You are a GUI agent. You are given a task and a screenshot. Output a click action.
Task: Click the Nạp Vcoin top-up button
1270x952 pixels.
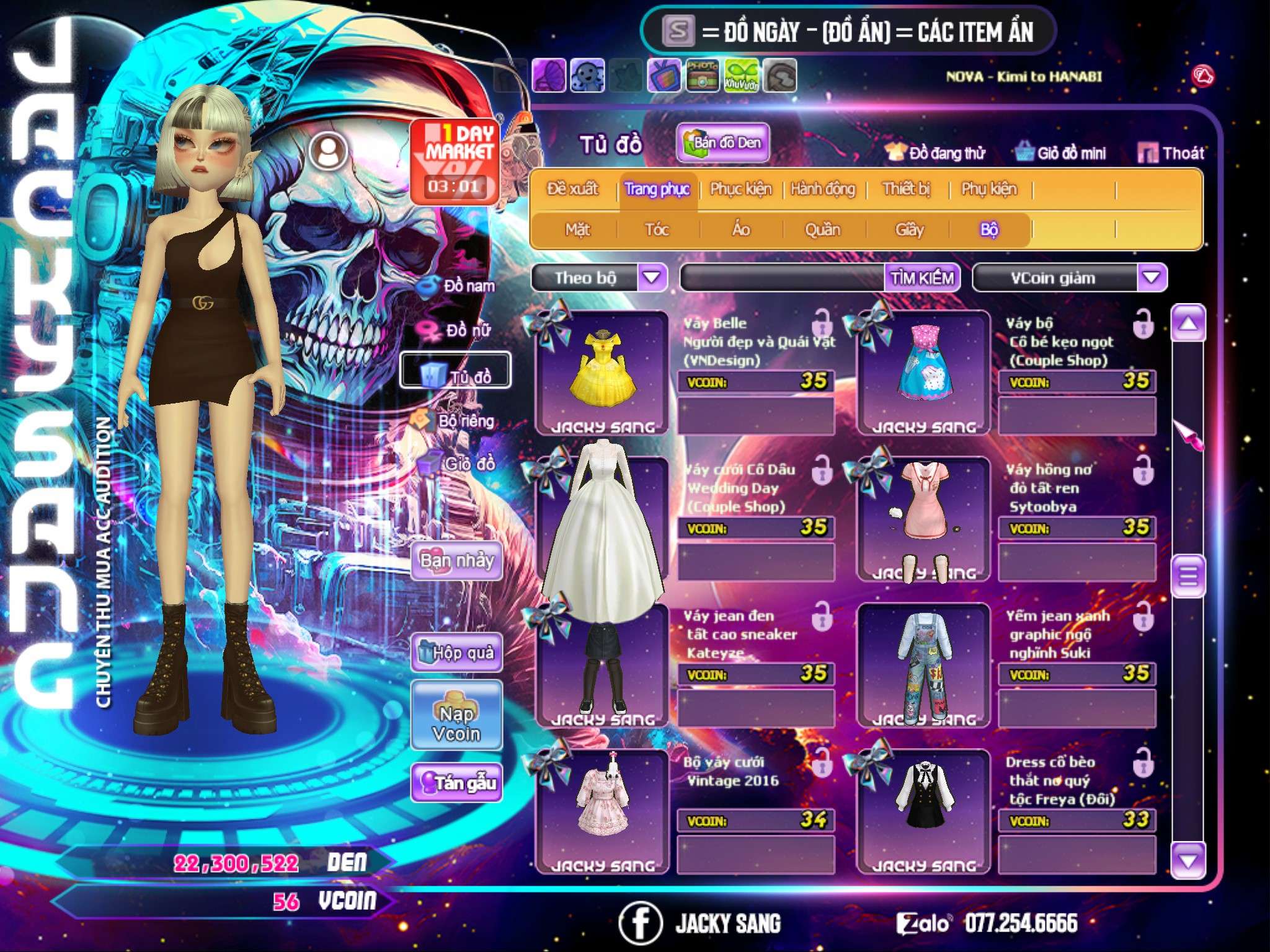[x=456, y=716]
